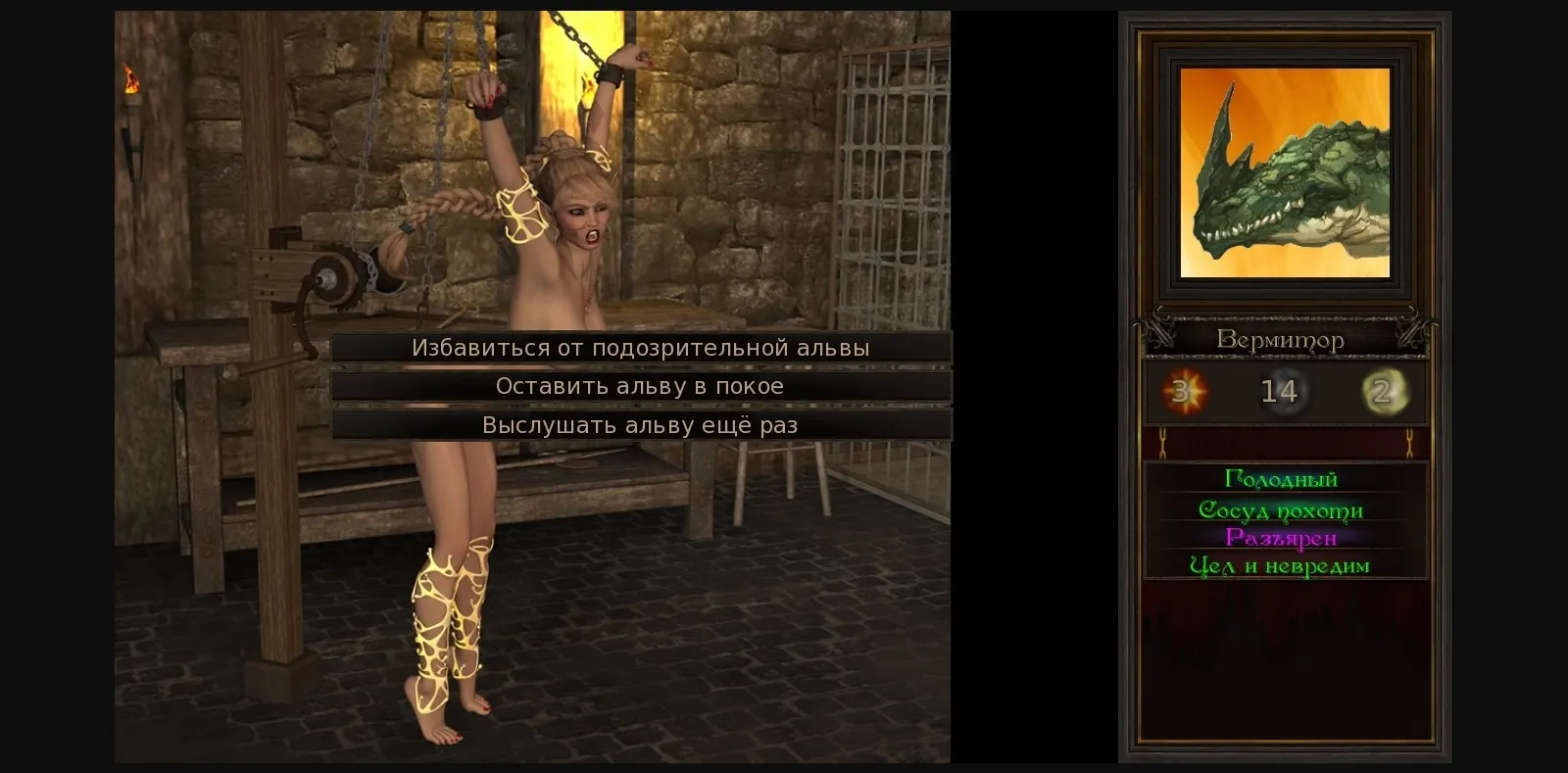
Task: Toggle the Сосуд похоти status indicator
Action: pos(1281,509)
